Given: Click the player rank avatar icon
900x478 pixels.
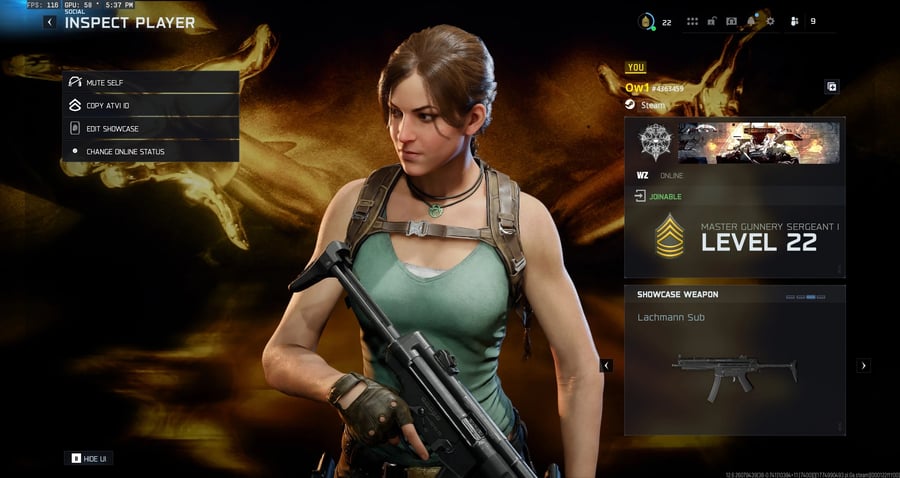Looking at the screenshot, I should tap(647, 21).
